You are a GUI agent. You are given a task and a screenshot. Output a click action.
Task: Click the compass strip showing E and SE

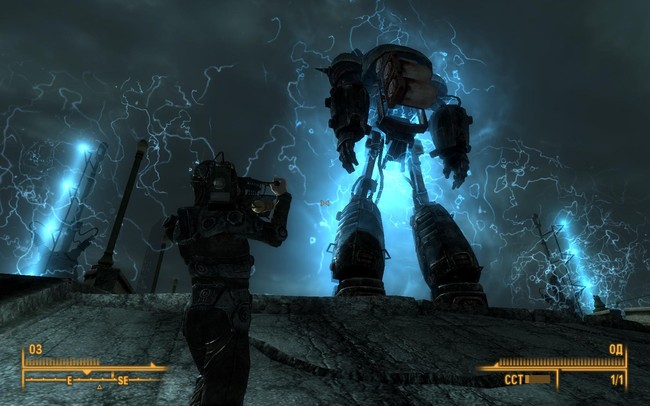[x=95, y=380]
